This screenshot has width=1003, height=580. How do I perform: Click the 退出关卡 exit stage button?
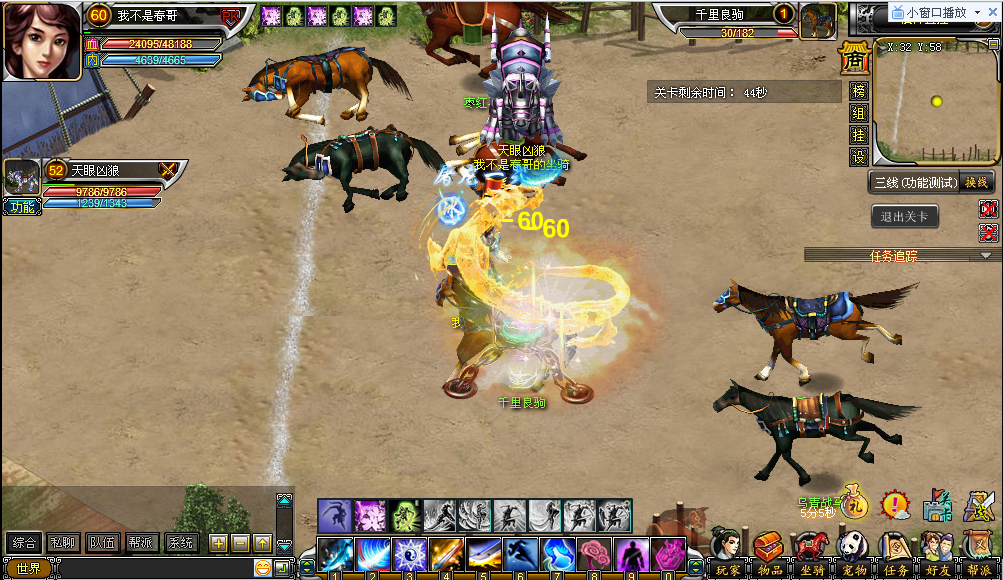[x=904, y=216]
